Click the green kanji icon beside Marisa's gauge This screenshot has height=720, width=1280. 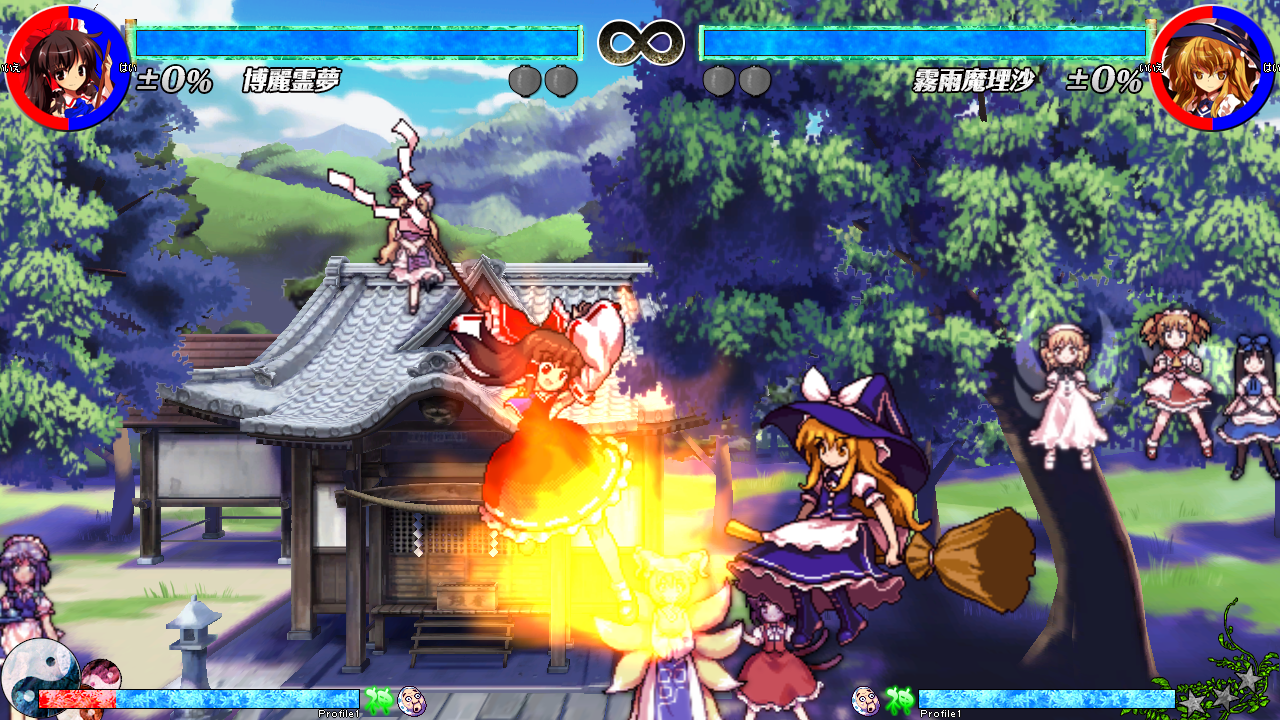[x=898, y=700]
